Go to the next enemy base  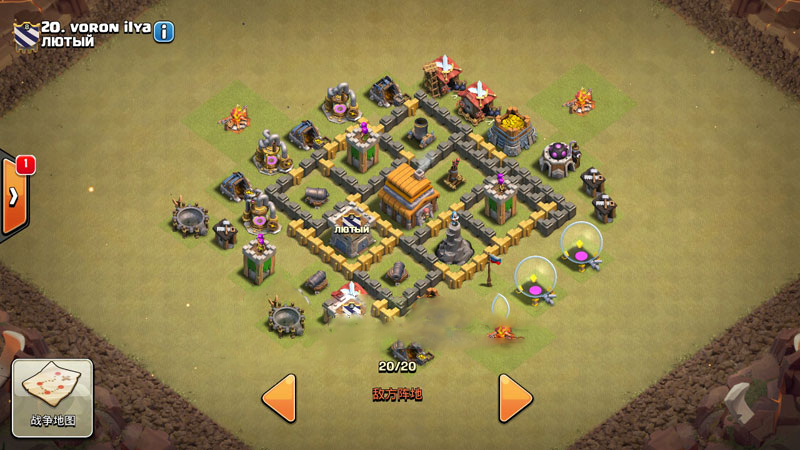[x=515, y=397]
